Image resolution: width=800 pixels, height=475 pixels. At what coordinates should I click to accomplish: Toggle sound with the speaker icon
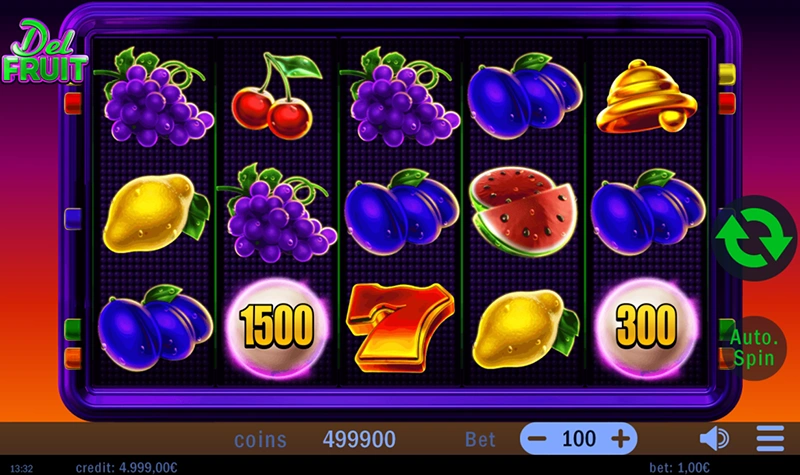pos(713,438)
